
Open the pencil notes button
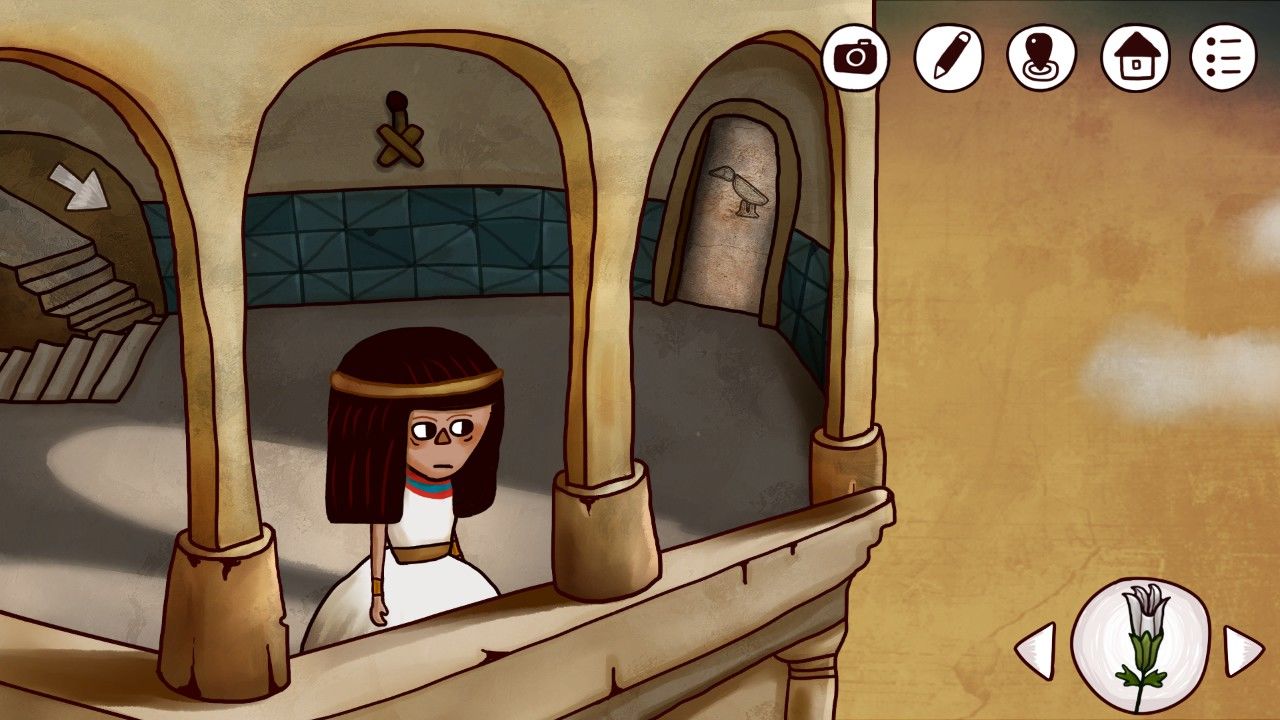[x=948, y=57]
